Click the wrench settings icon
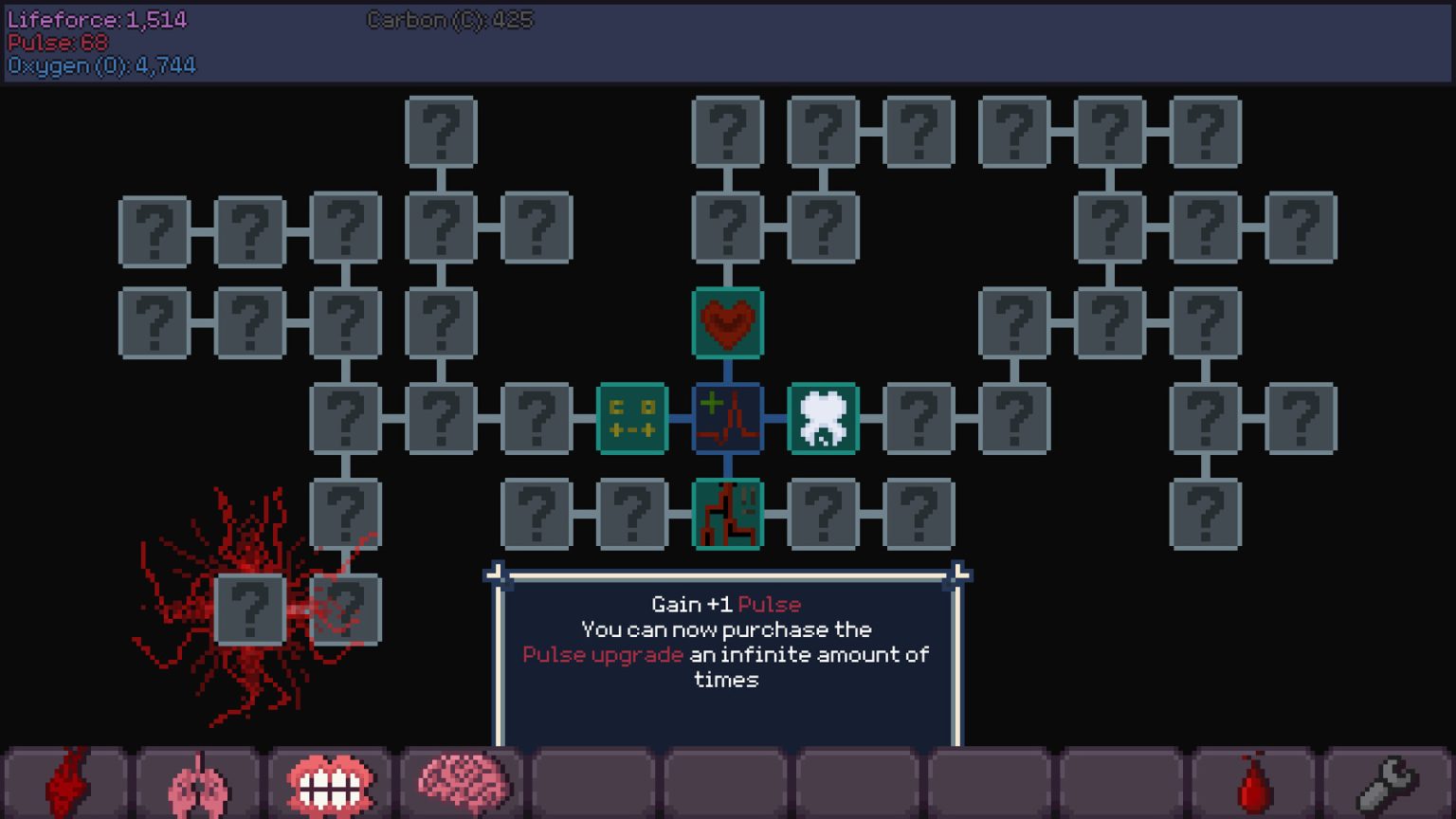Image resolution: width=1456 pixels, height=819 pixels. point(1388,783)
